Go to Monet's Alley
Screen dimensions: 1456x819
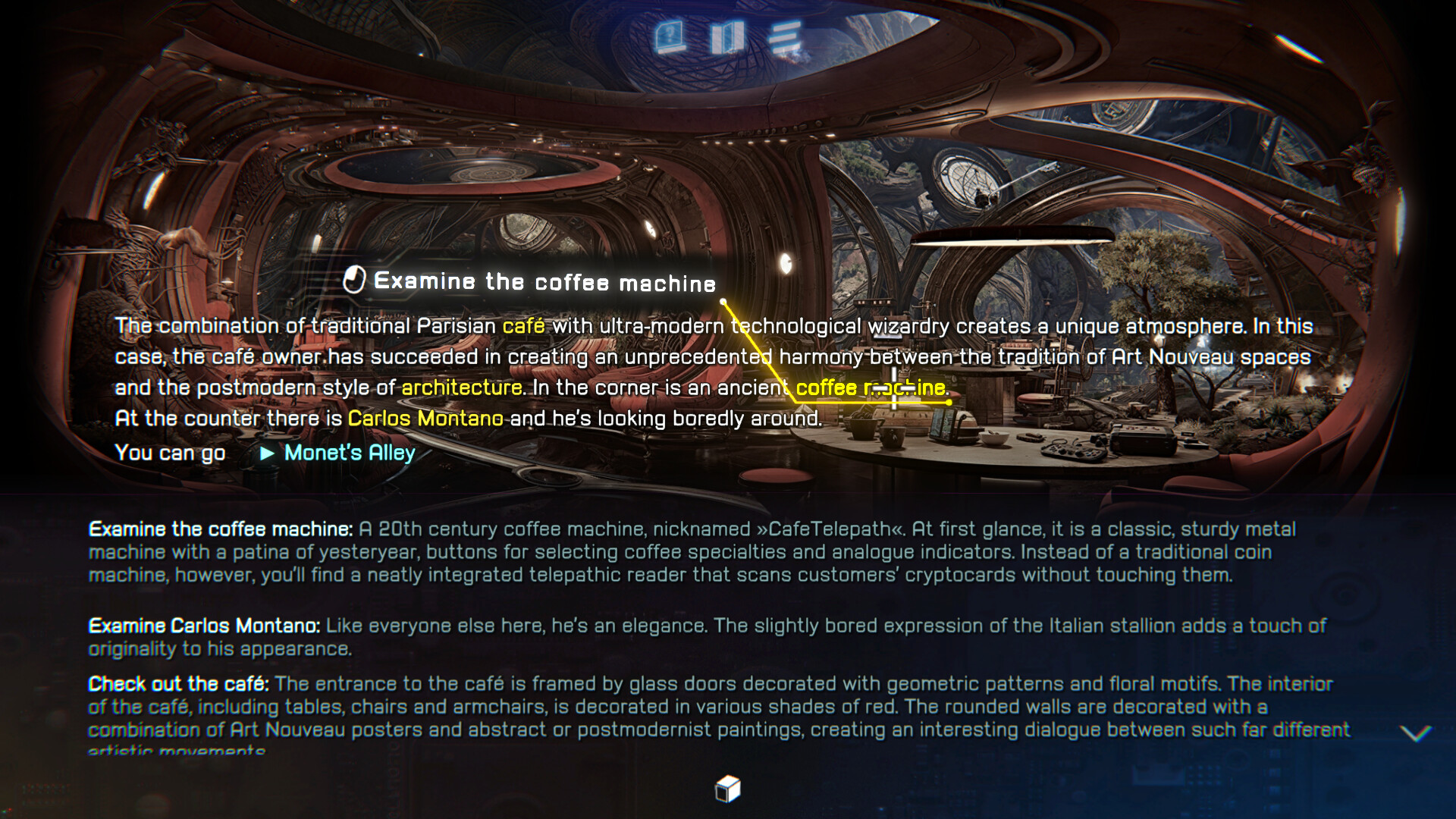[x=348, y=453]
